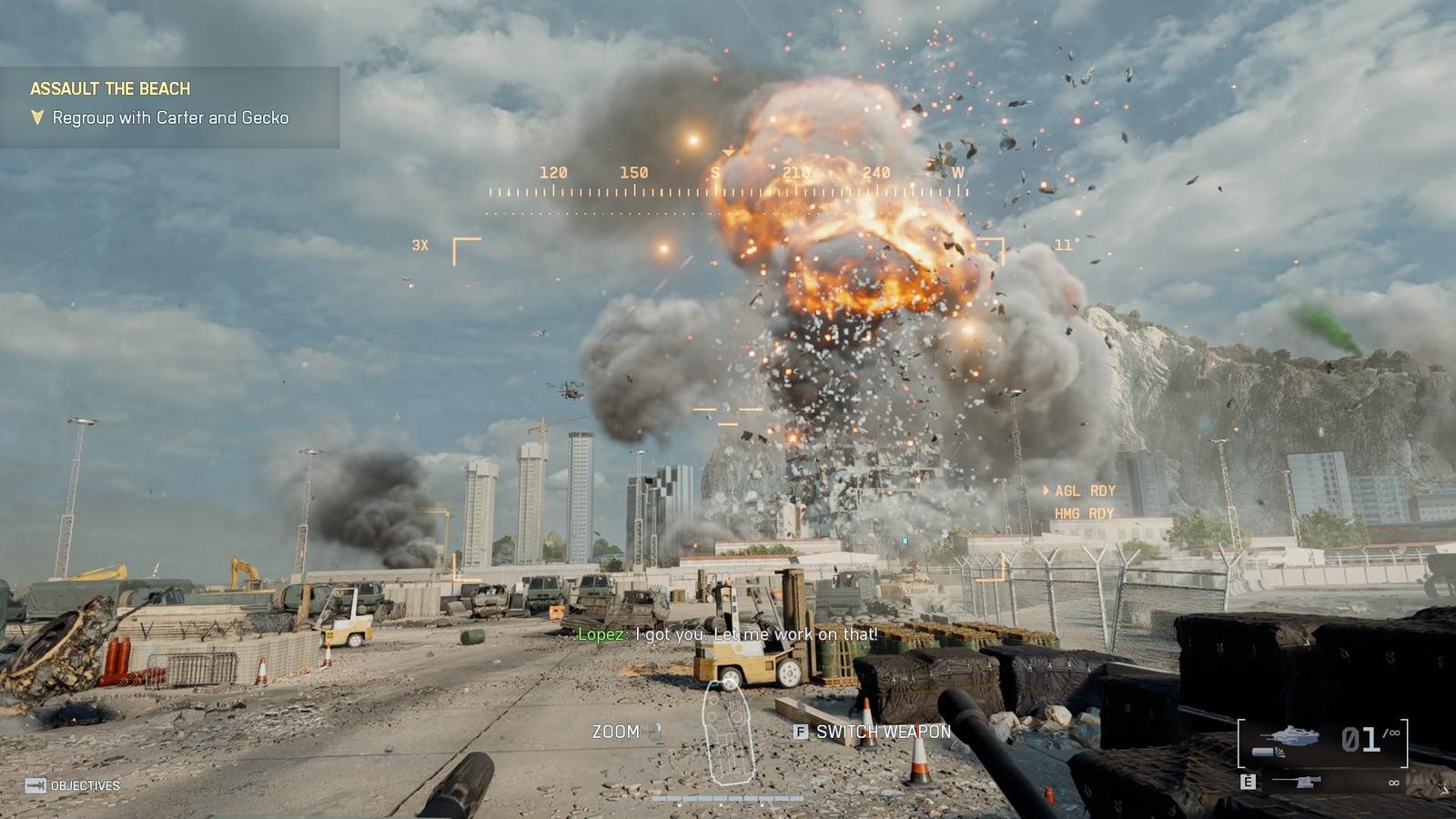Click the vehicle status silhouette icon

[728, 733]
